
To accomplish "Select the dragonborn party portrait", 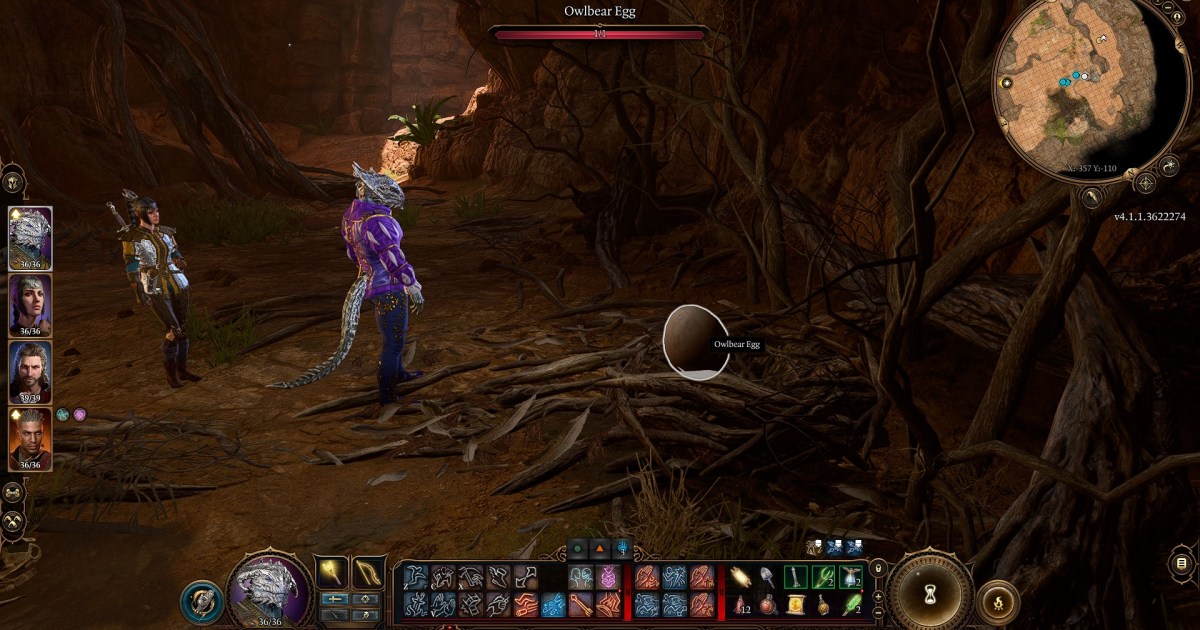I will (x=30, y=236).
